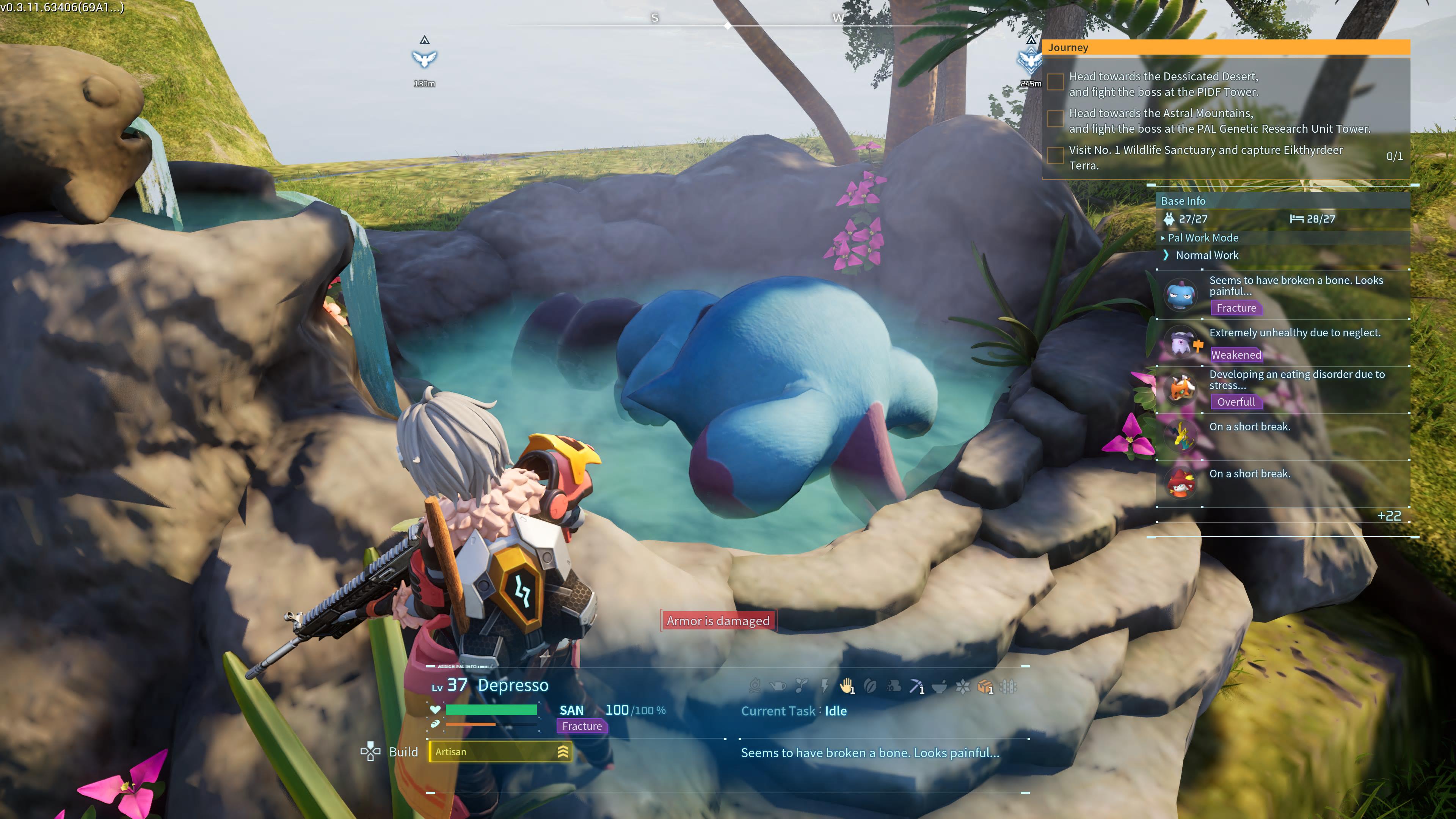Expand the Pal Work Mode section
The height and width of the screenshot is (819, 1456).
click(x=1202, y=238)
